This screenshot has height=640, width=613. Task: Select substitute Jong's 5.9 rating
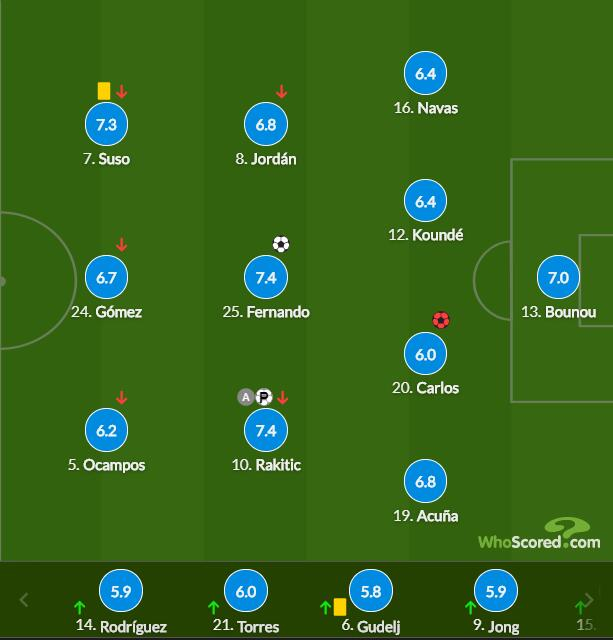pos(495,592)
